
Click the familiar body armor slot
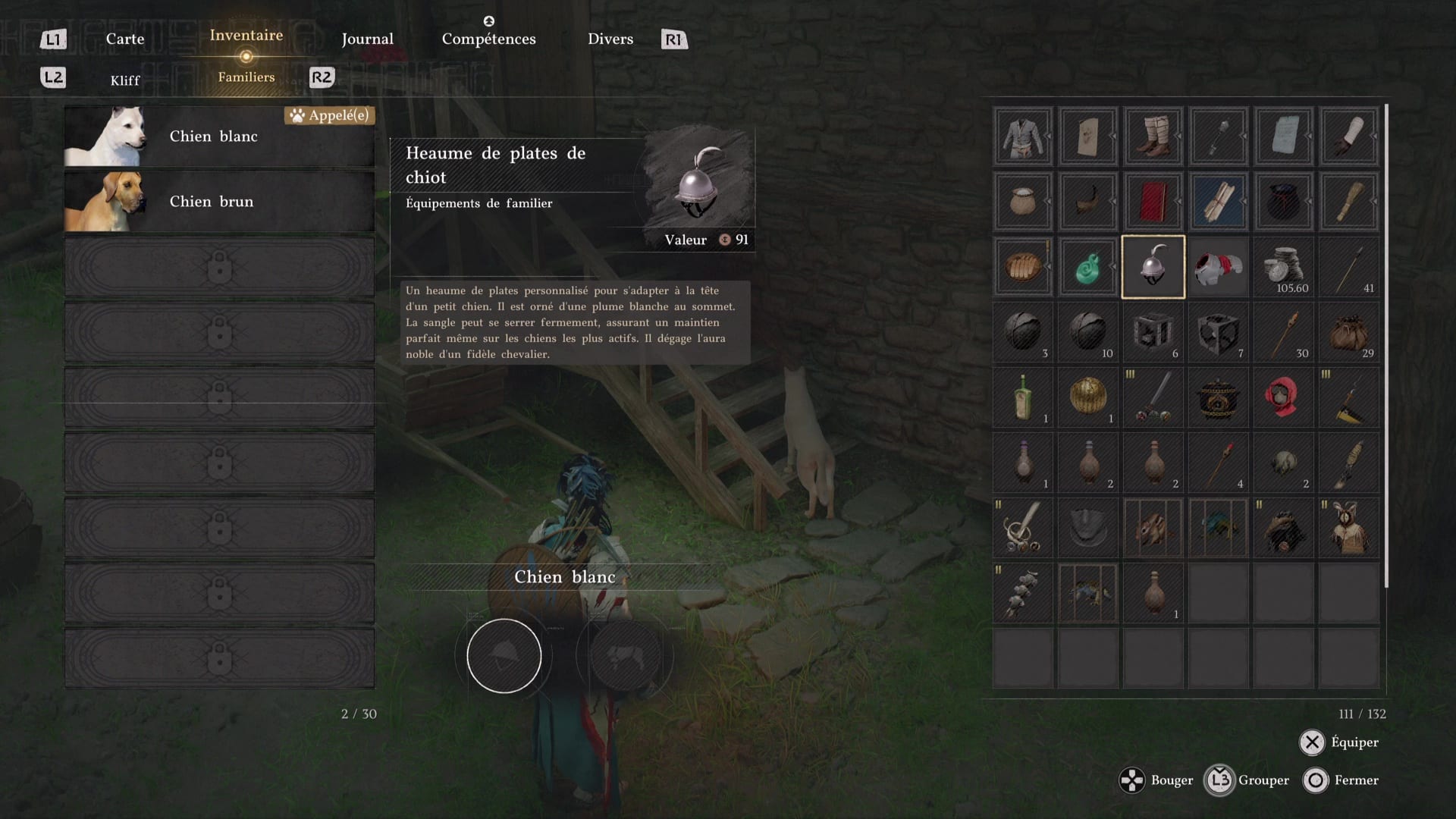pos(625,656)
